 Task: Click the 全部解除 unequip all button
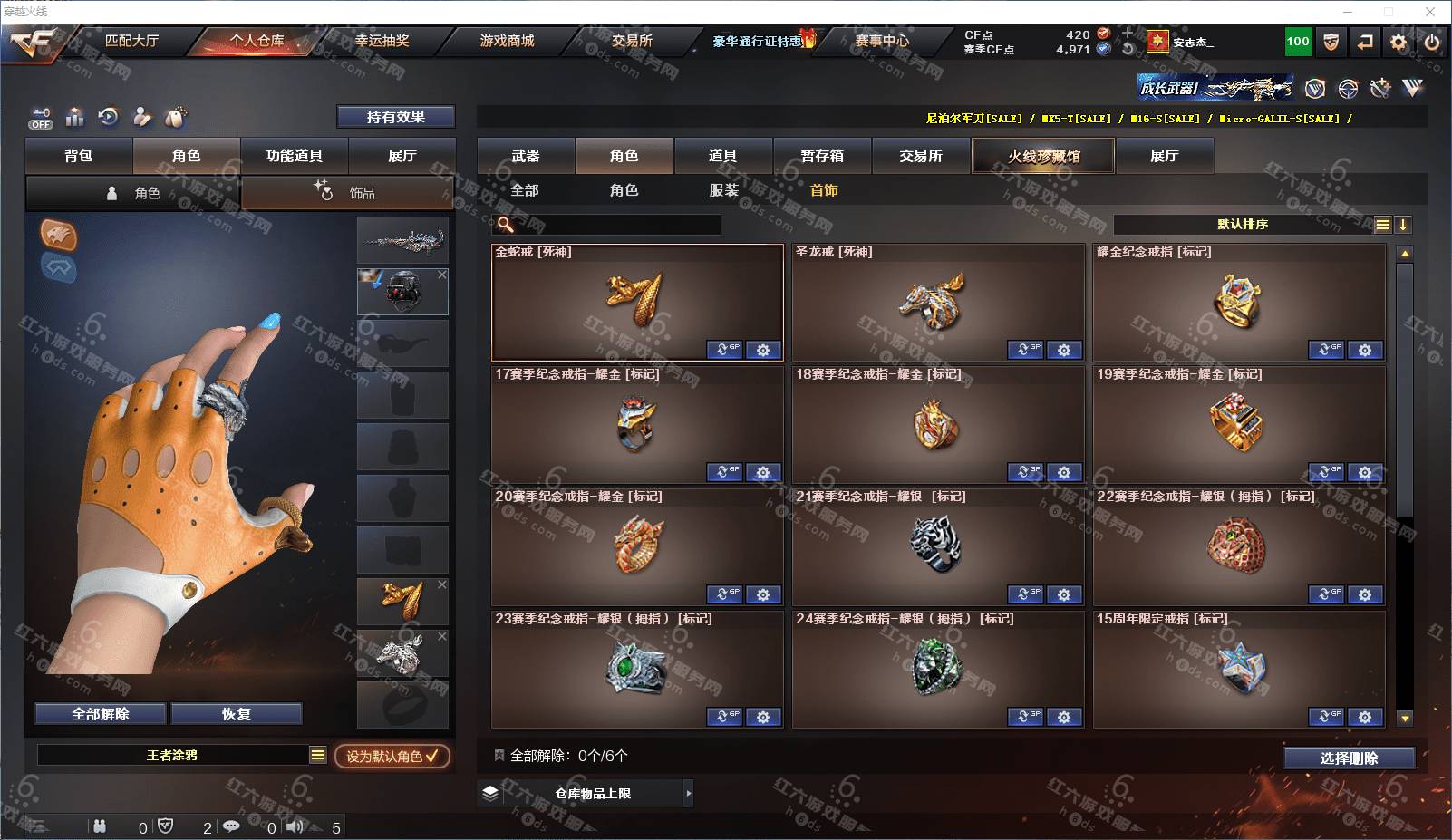[x=101, y=714]
